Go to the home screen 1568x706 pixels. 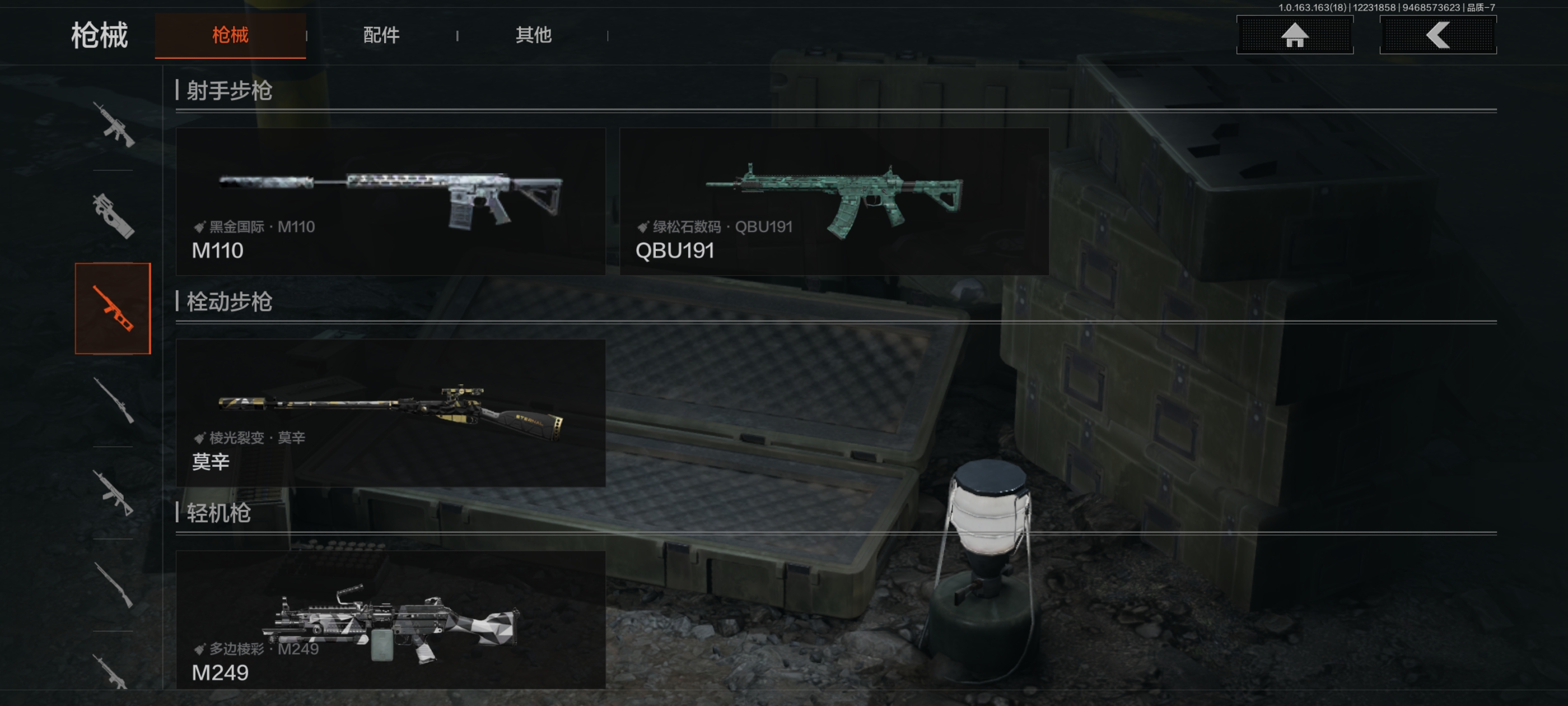(x=1294, y=35)
